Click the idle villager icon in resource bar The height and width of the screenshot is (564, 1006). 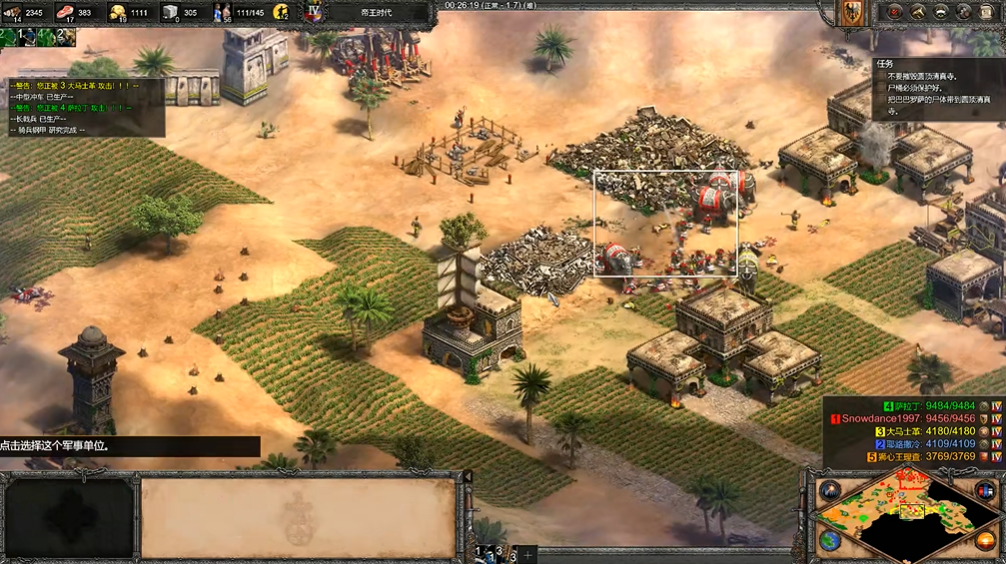pos(281,13)
